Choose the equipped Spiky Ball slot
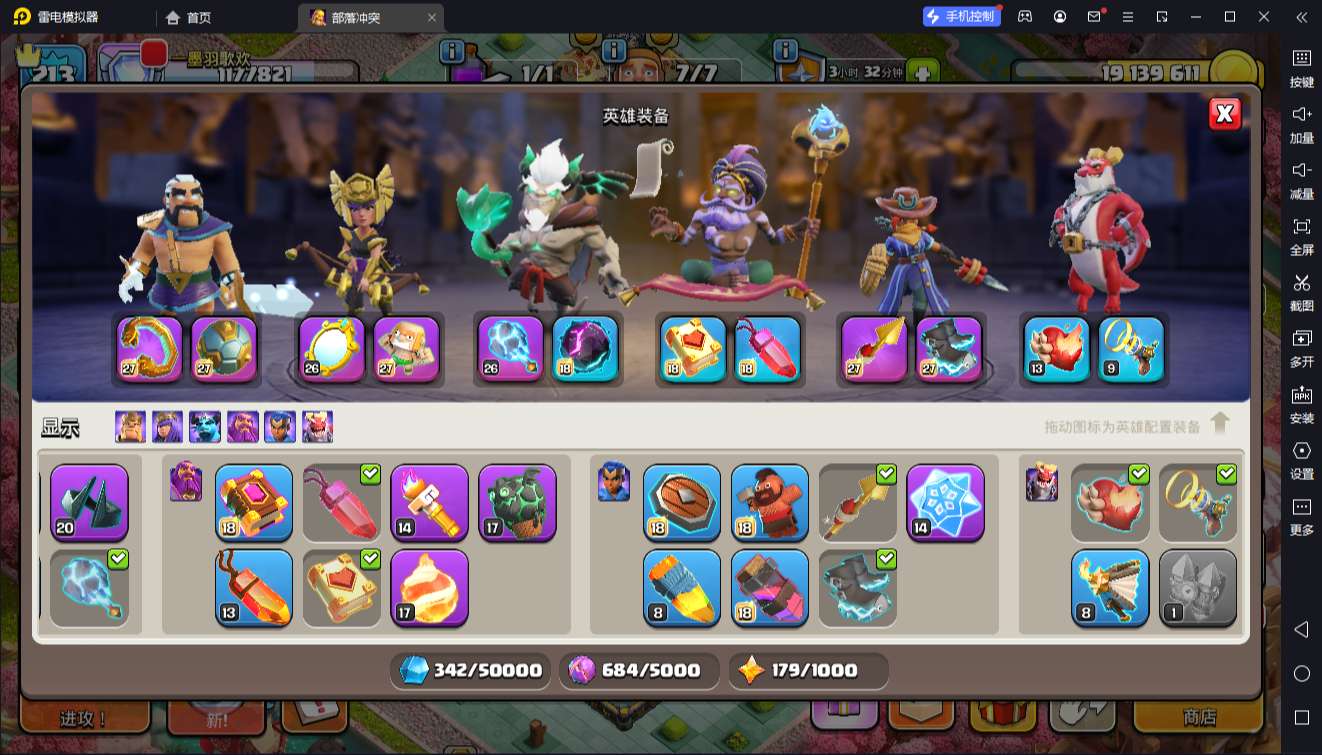The height and width of the screenshot is (755, 1322). [223, 349]
